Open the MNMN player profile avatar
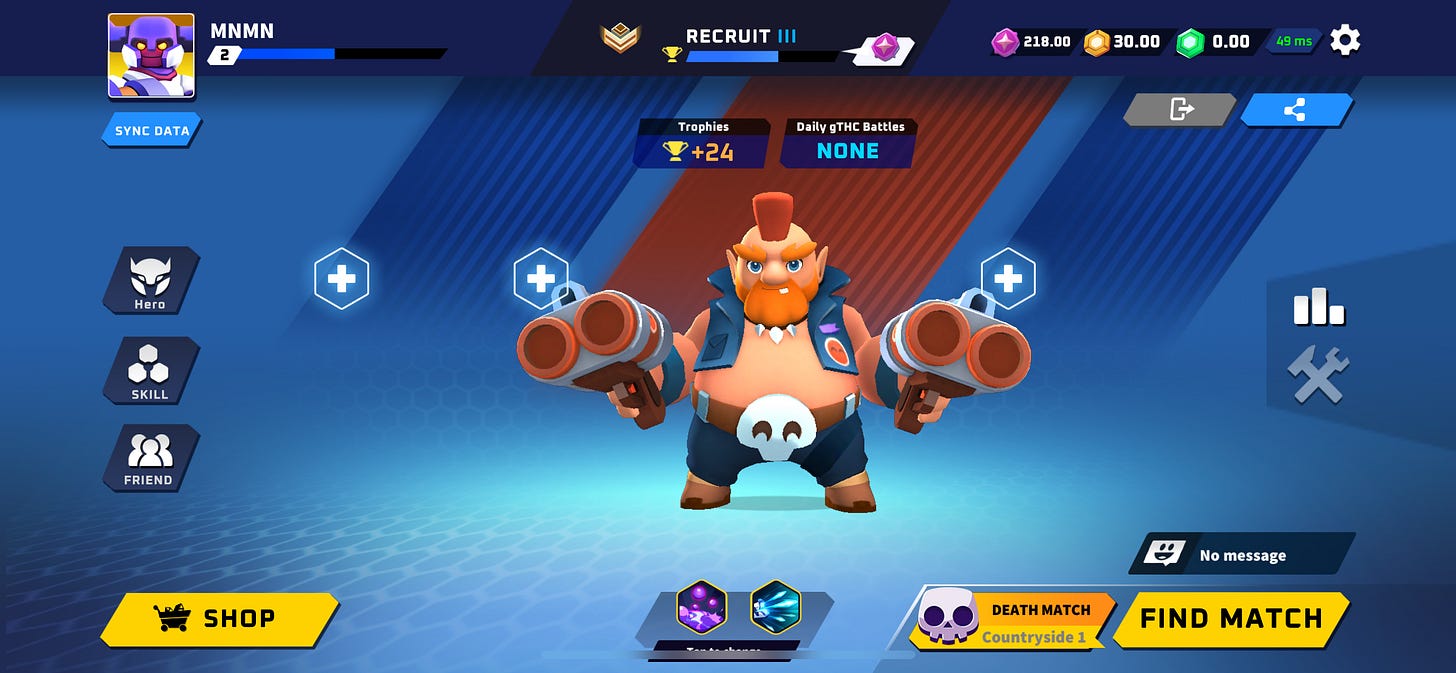The width and height of the screenshot is (1456, 673). coord(151,56)
